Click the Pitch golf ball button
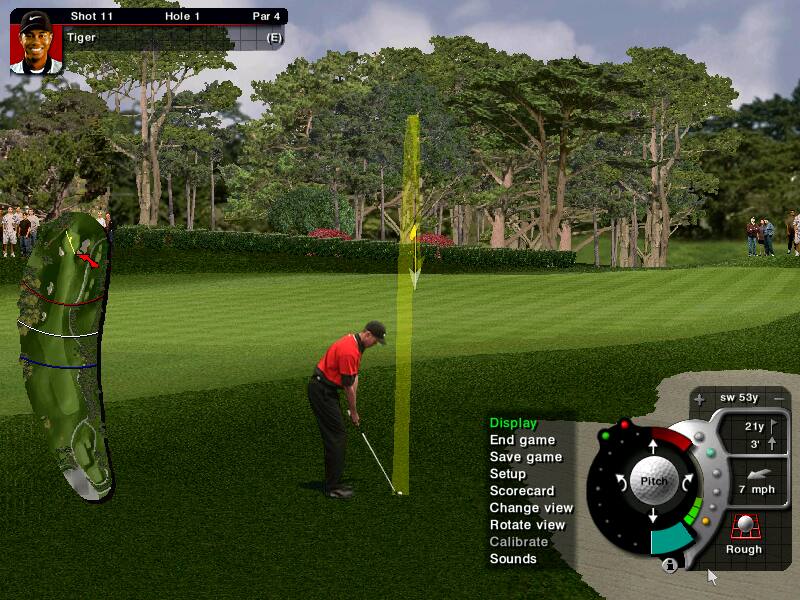 [653, 480]
